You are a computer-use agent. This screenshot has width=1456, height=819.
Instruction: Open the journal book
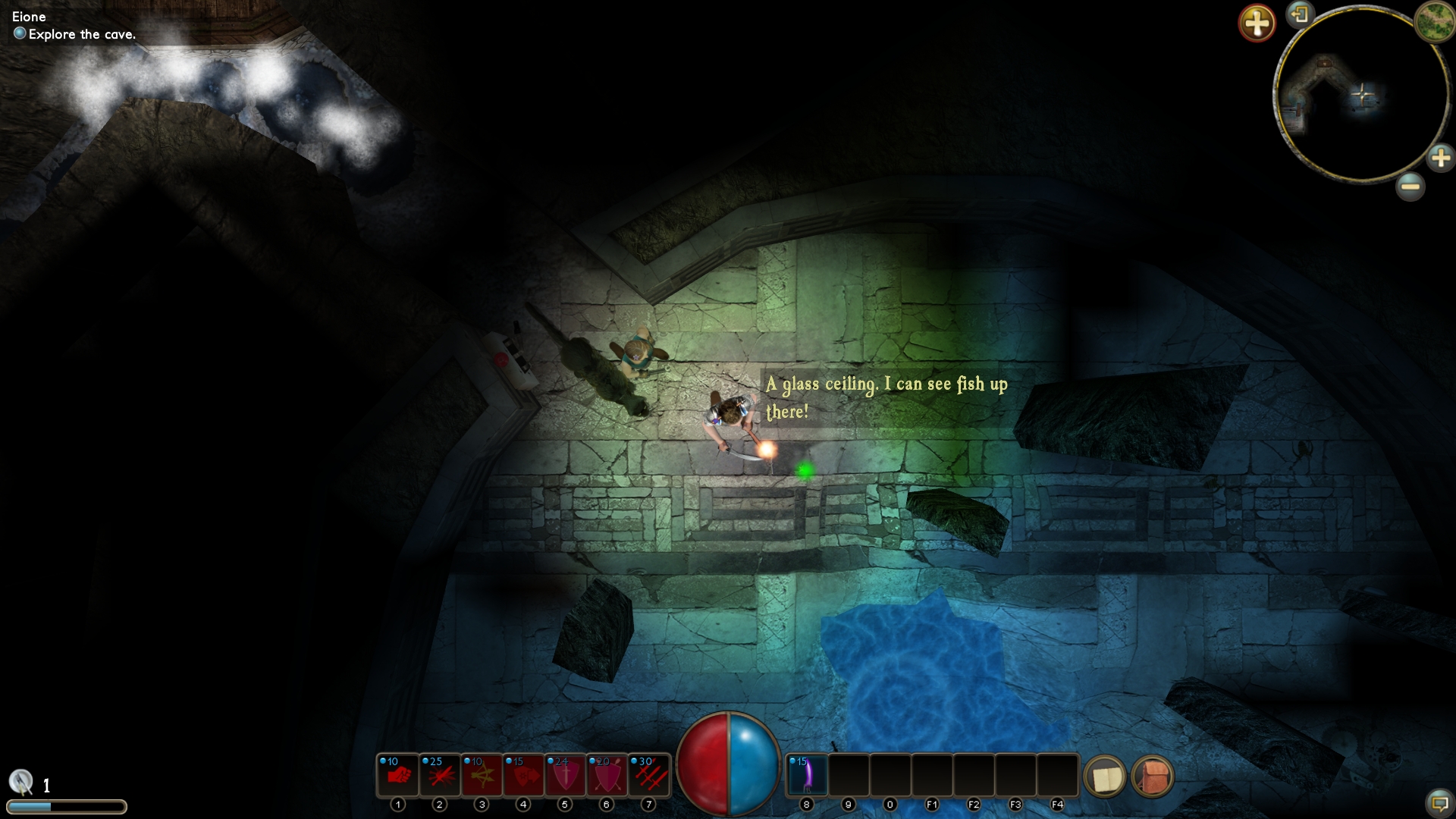[x=1105, y=777]
